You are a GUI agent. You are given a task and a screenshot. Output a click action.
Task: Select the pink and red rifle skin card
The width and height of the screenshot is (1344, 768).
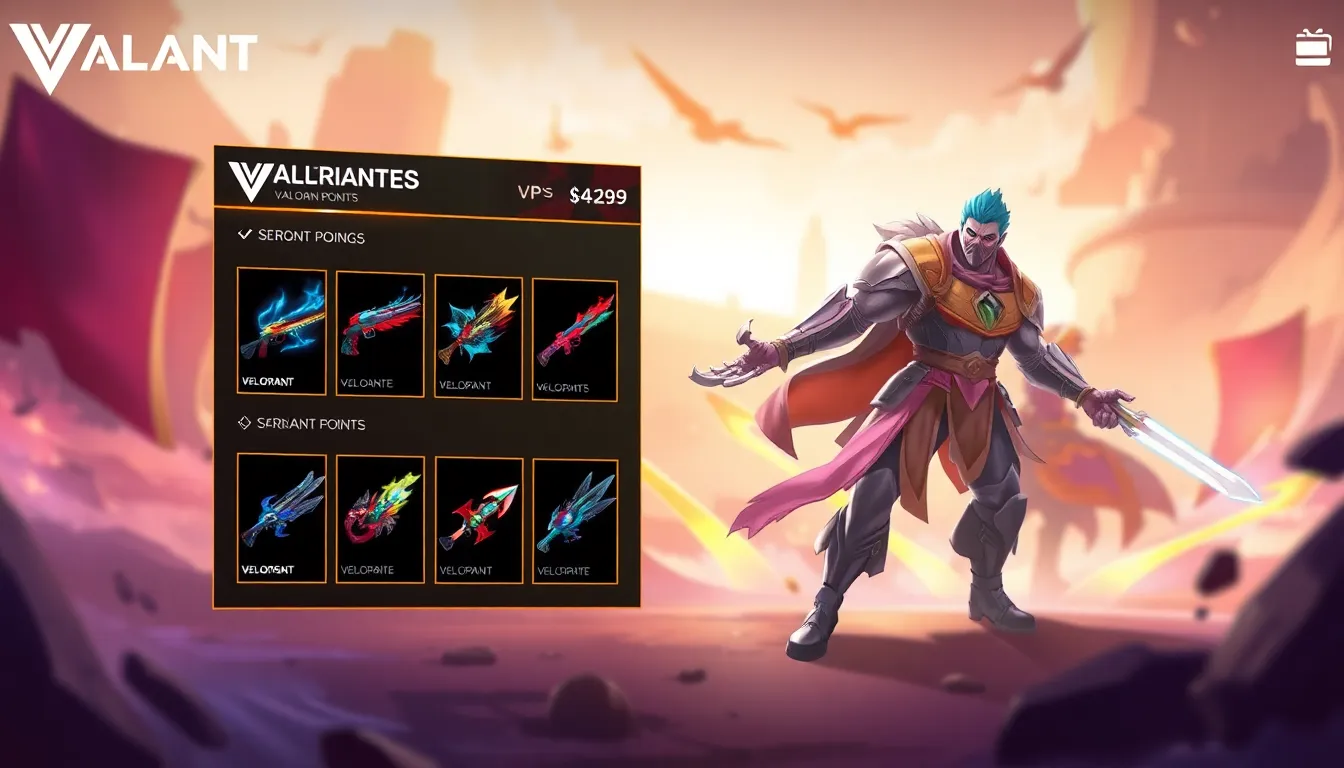coord(574,340)
